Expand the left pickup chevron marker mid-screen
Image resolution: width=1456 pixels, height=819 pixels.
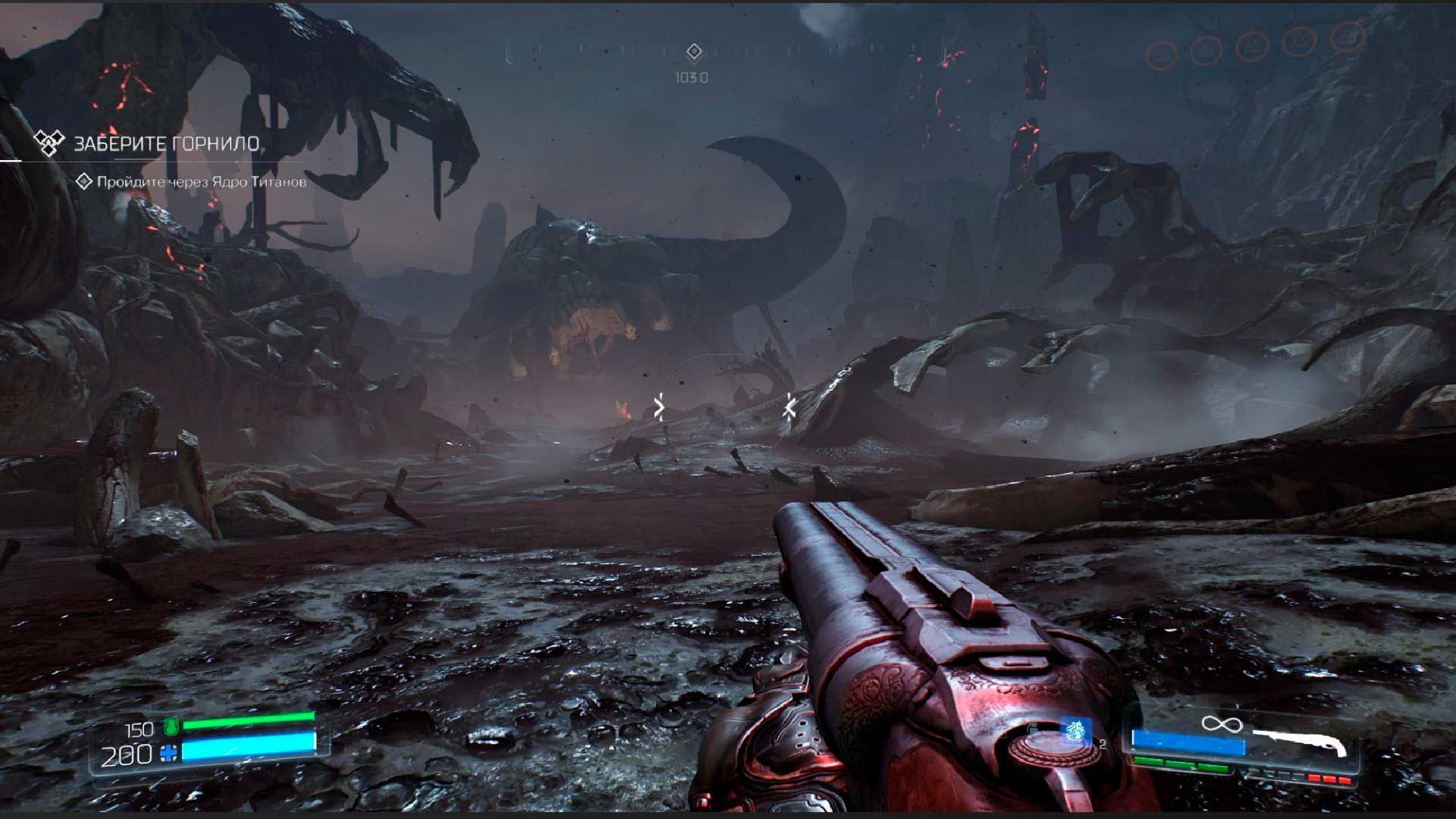coord(659,408)
